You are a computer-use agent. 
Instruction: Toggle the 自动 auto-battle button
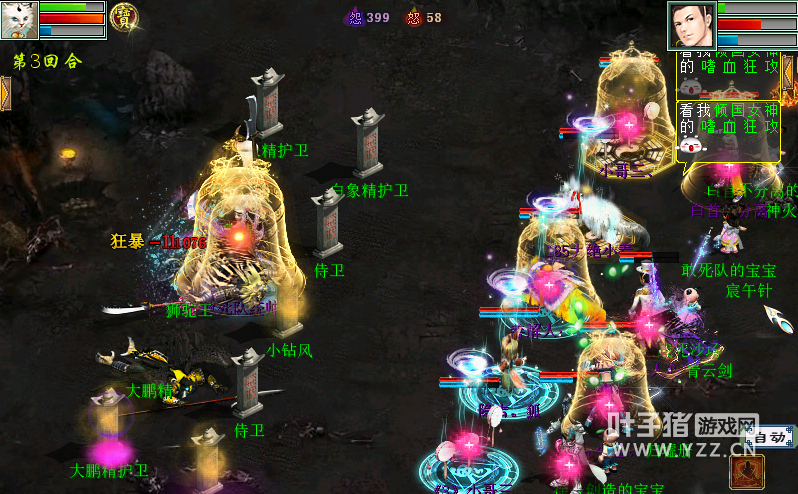point(768,437)
